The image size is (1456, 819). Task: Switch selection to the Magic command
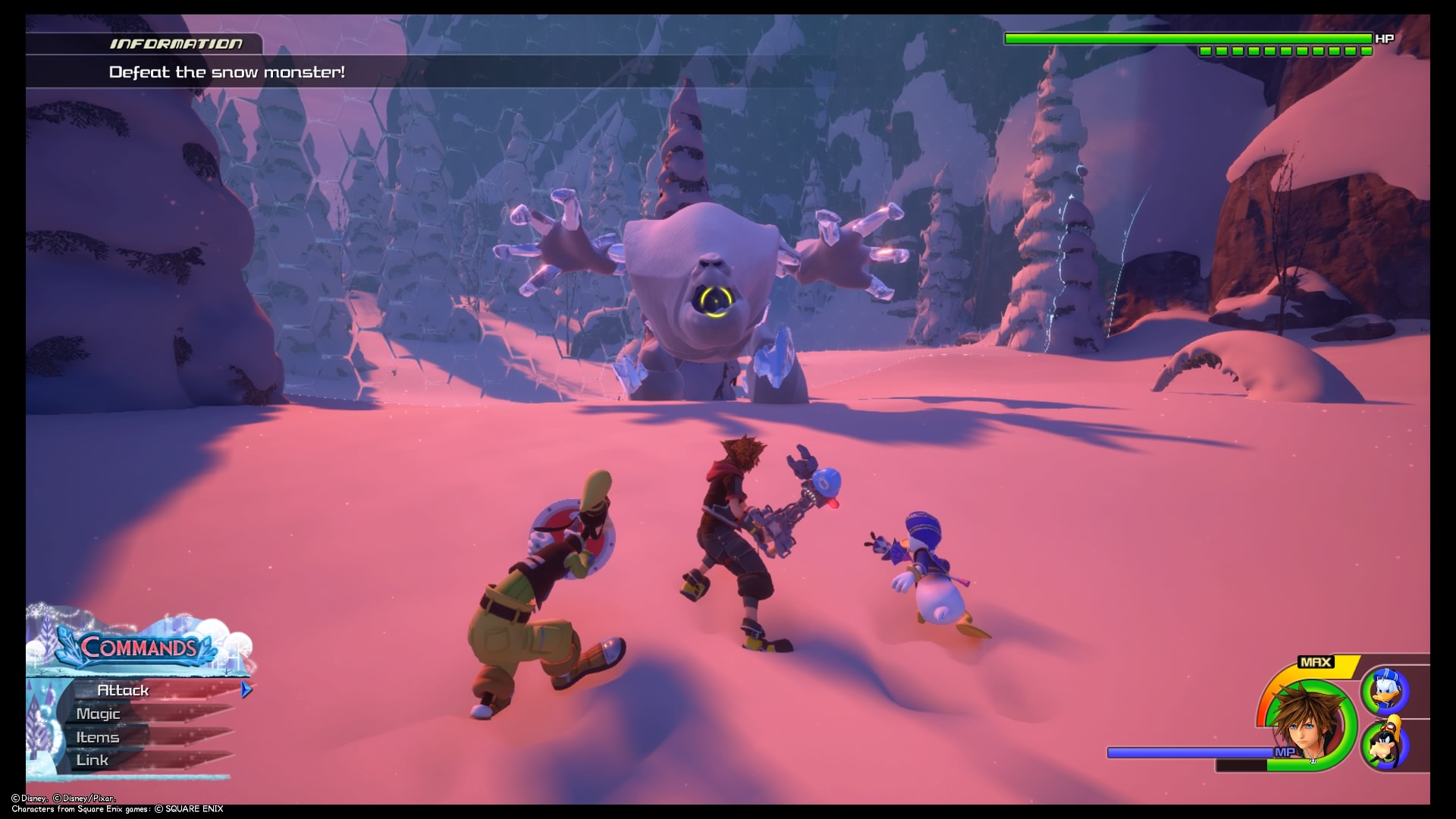pos(97,714)
